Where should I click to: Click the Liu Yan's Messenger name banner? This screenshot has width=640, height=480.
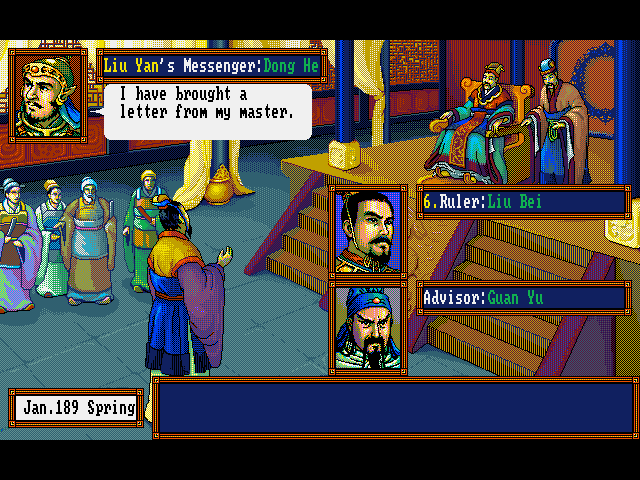tap(212, 67)
